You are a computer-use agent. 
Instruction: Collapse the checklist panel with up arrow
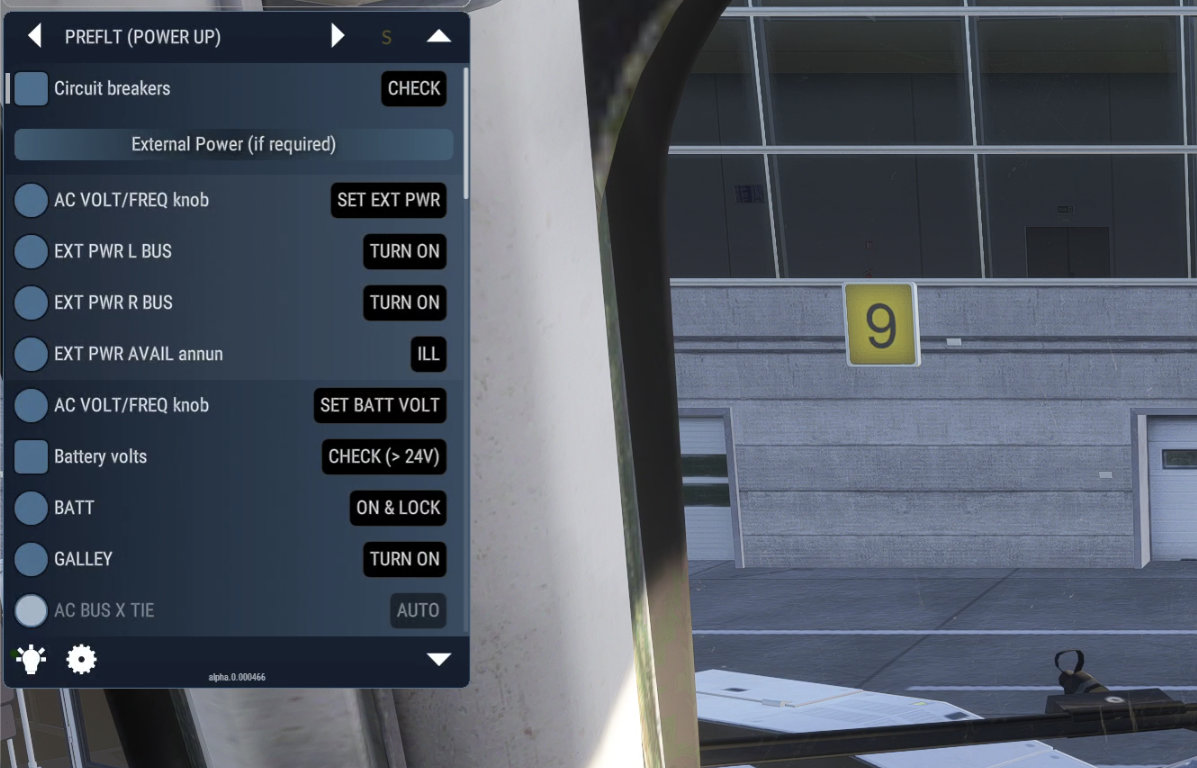click(x=439, y=37)
